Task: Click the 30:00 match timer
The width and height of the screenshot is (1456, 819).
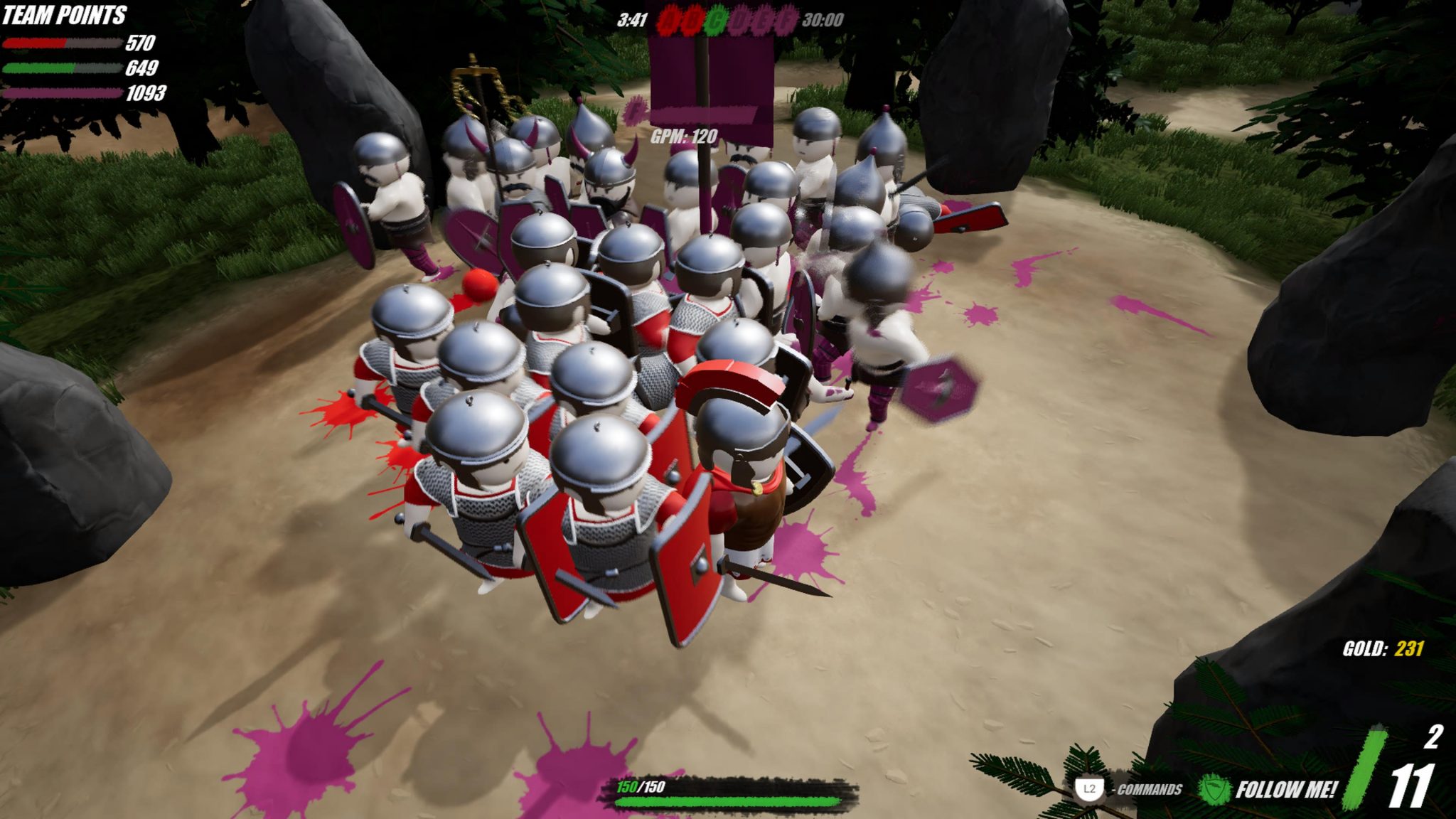Action: pyautogui.click(x=823, y=18)
